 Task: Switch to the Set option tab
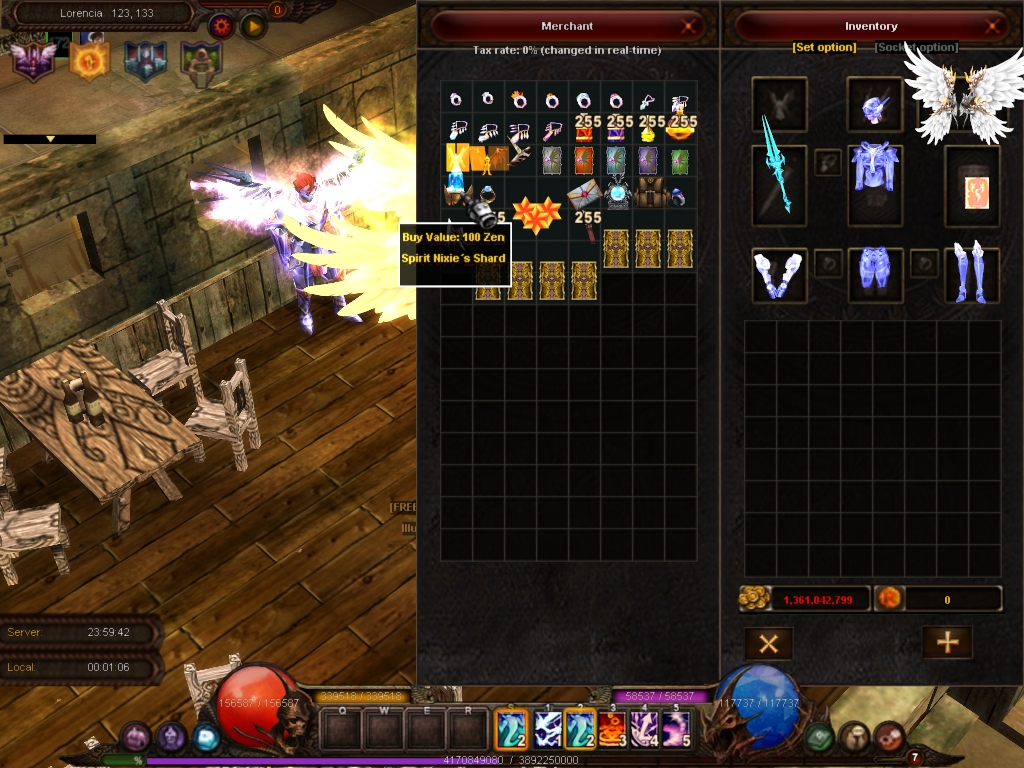click(x=824, y=47)
